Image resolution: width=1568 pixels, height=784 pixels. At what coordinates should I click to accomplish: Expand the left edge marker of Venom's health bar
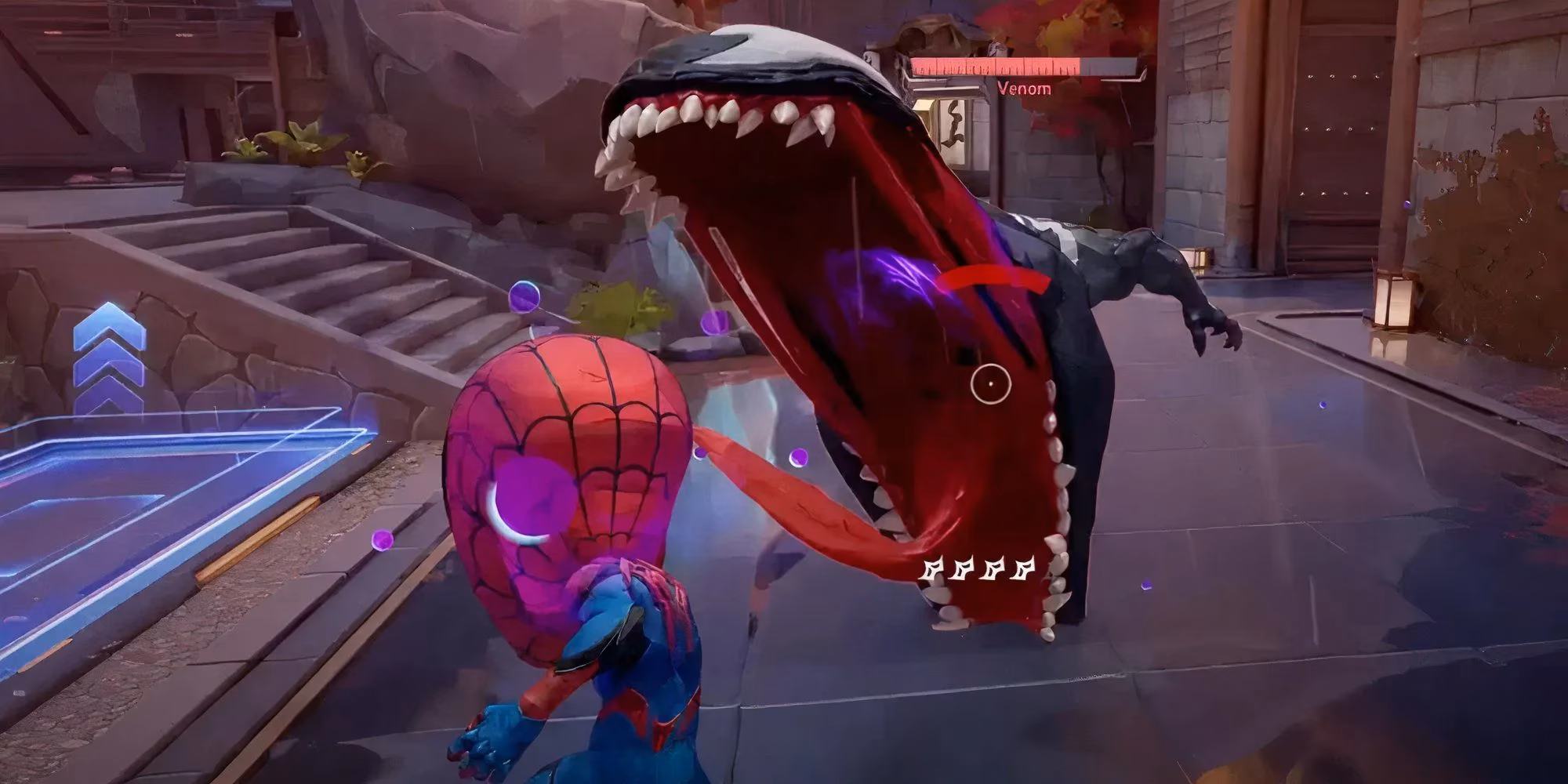coord(912,67)
